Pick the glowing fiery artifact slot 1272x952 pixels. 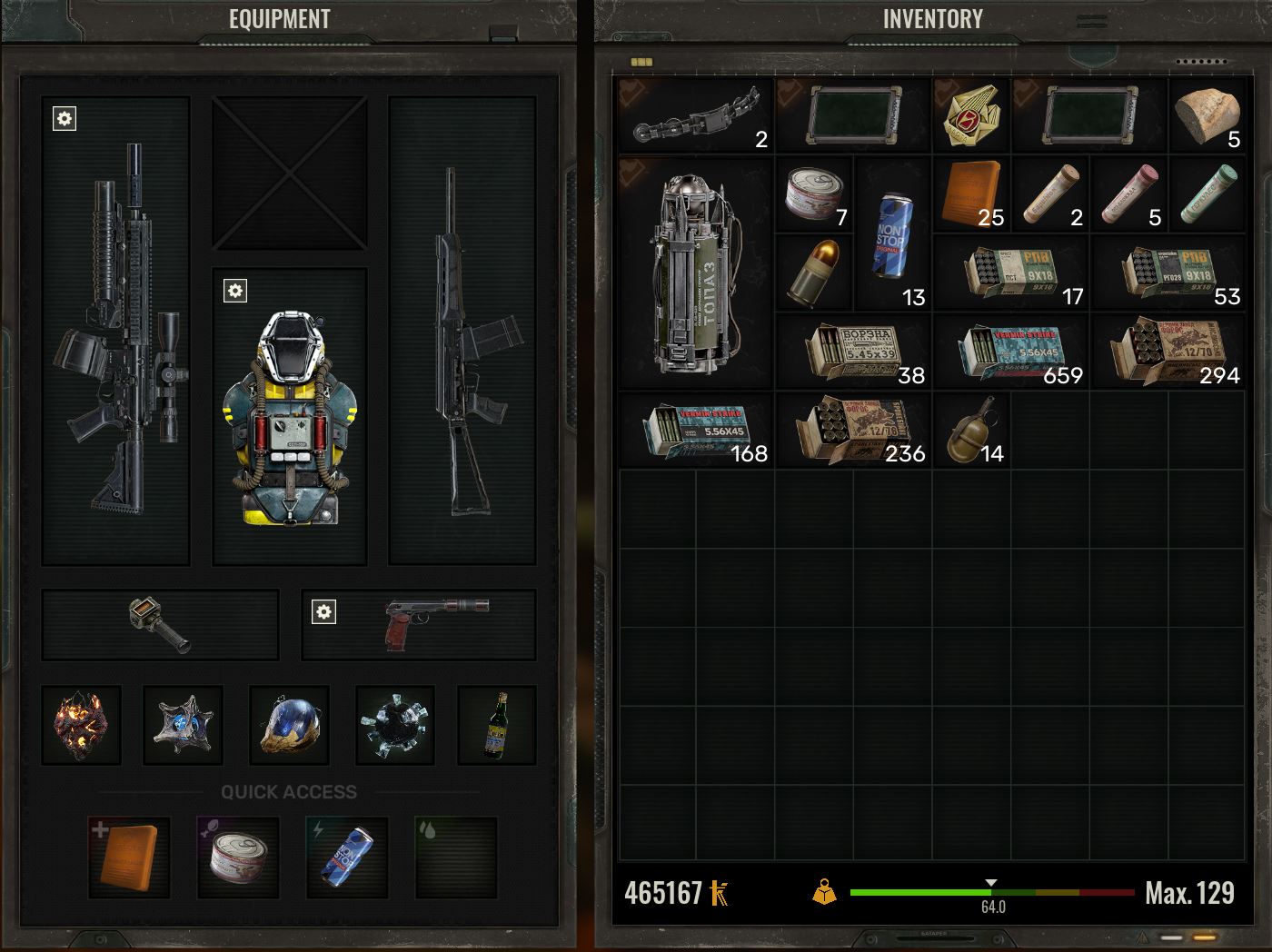pos(82,725)
